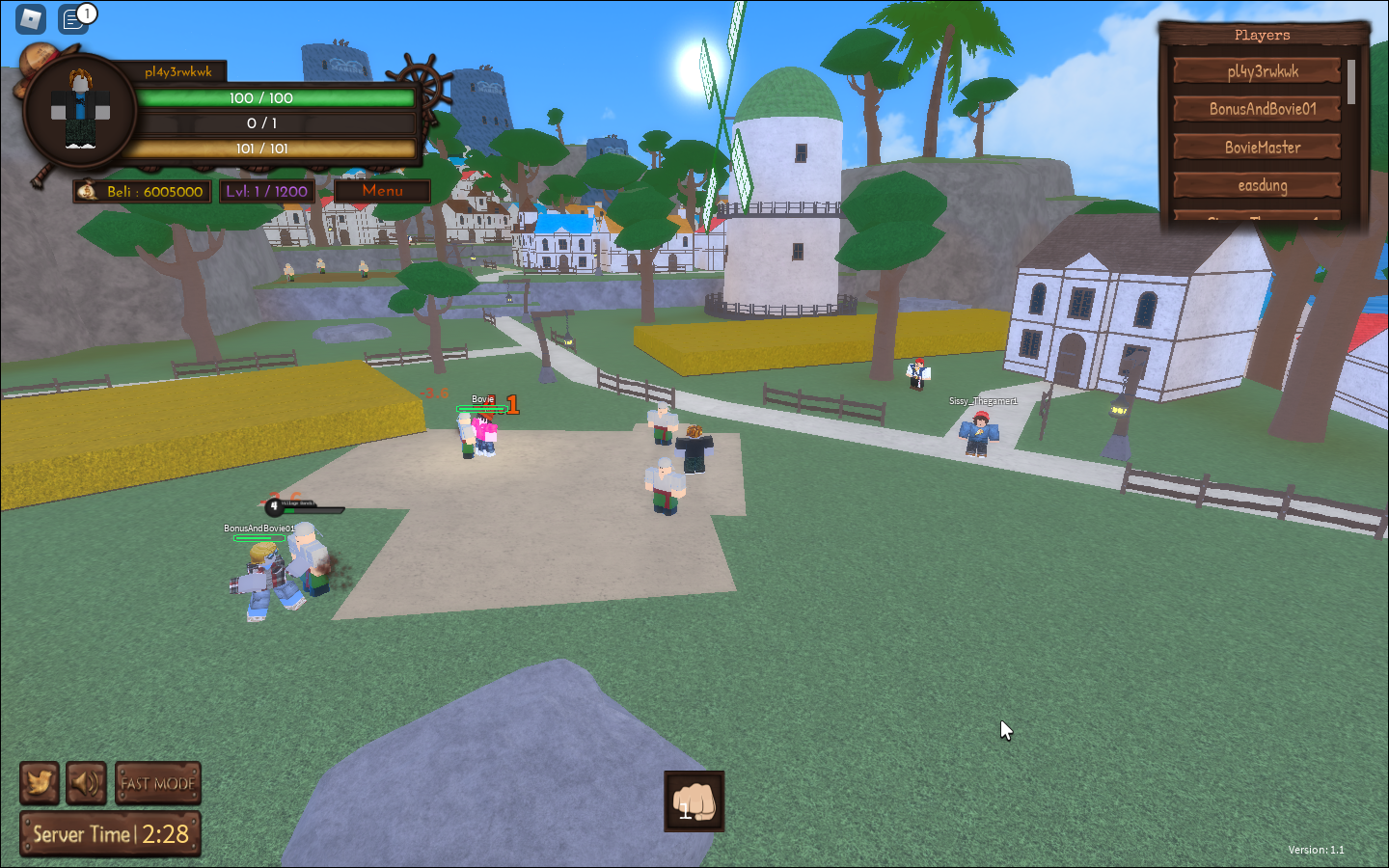
Task: Open the Menu button
Action: pyautogui.click(x=381, y=190)
